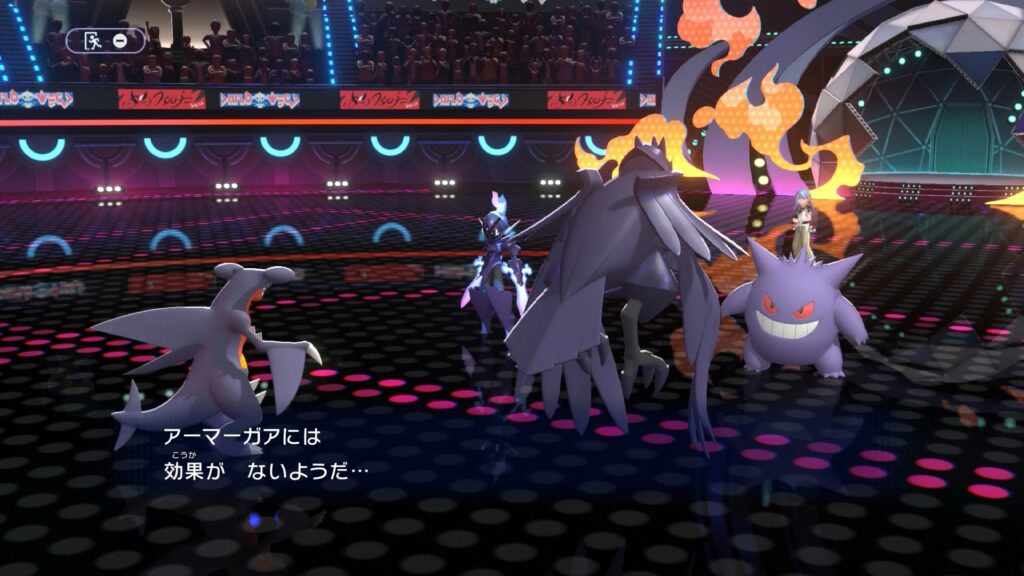Click the exit battle running-figure icon

pyautogui.click(x=92, y=40)
